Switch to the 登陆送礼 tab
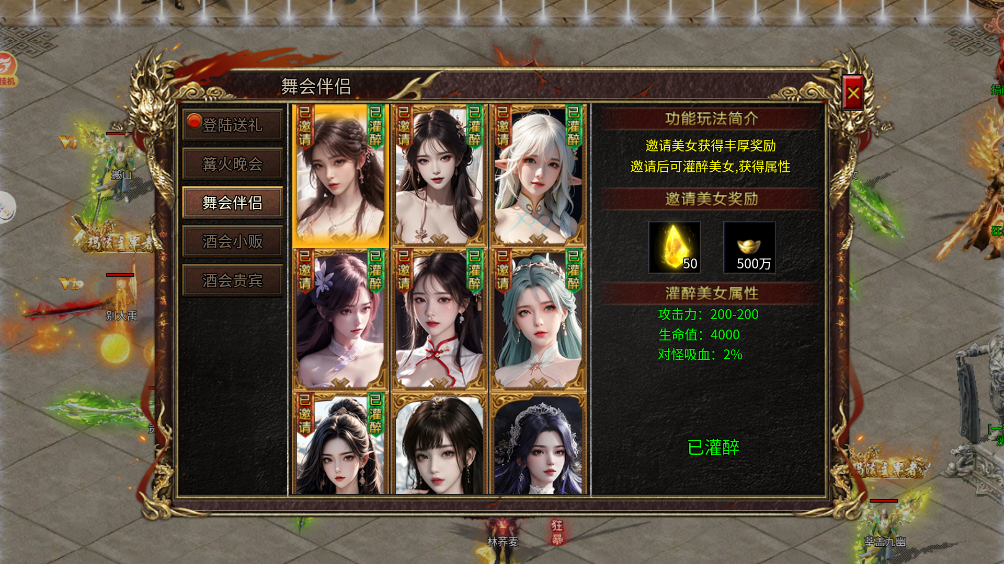This screenshot has width=1004, height=564. 232,125
